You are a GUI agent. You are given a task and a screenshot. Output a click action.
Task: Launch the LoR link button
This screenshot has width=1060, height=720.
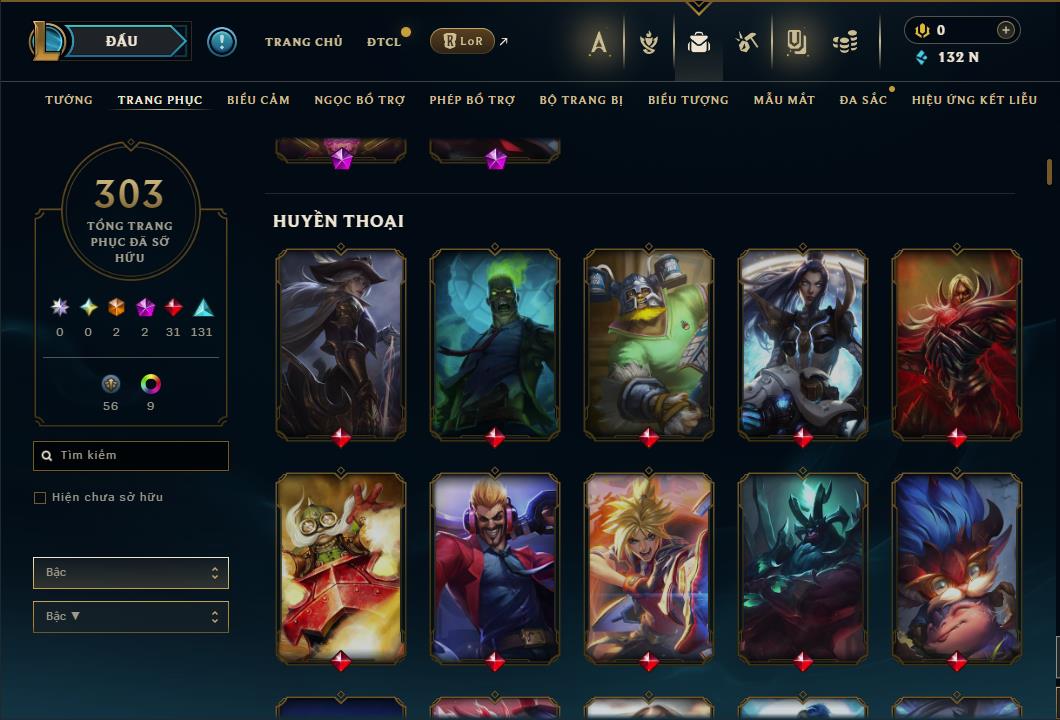tap(461, 41)
